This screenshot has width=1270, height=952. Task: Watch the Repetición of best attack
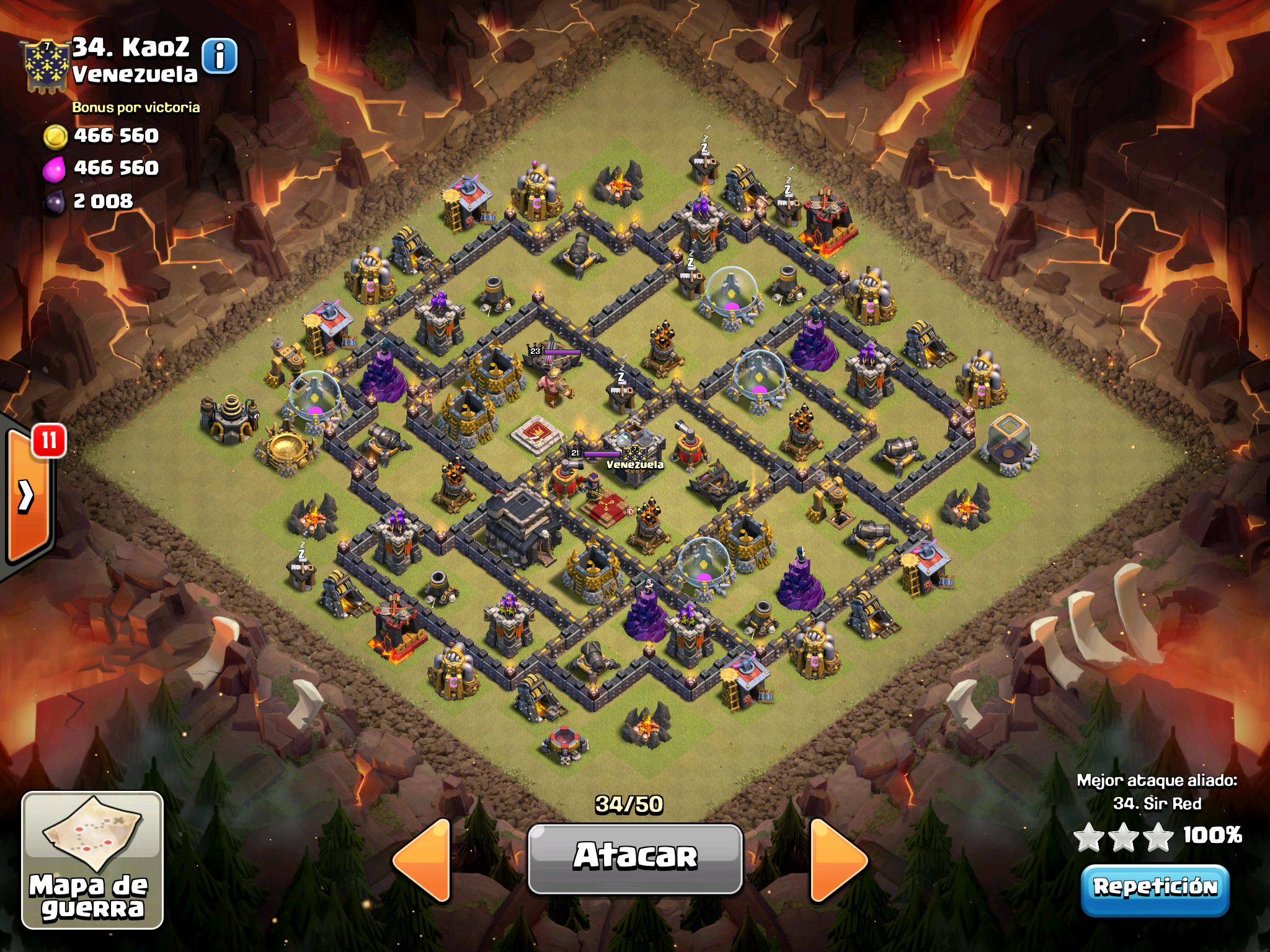tap(1155, 888)
